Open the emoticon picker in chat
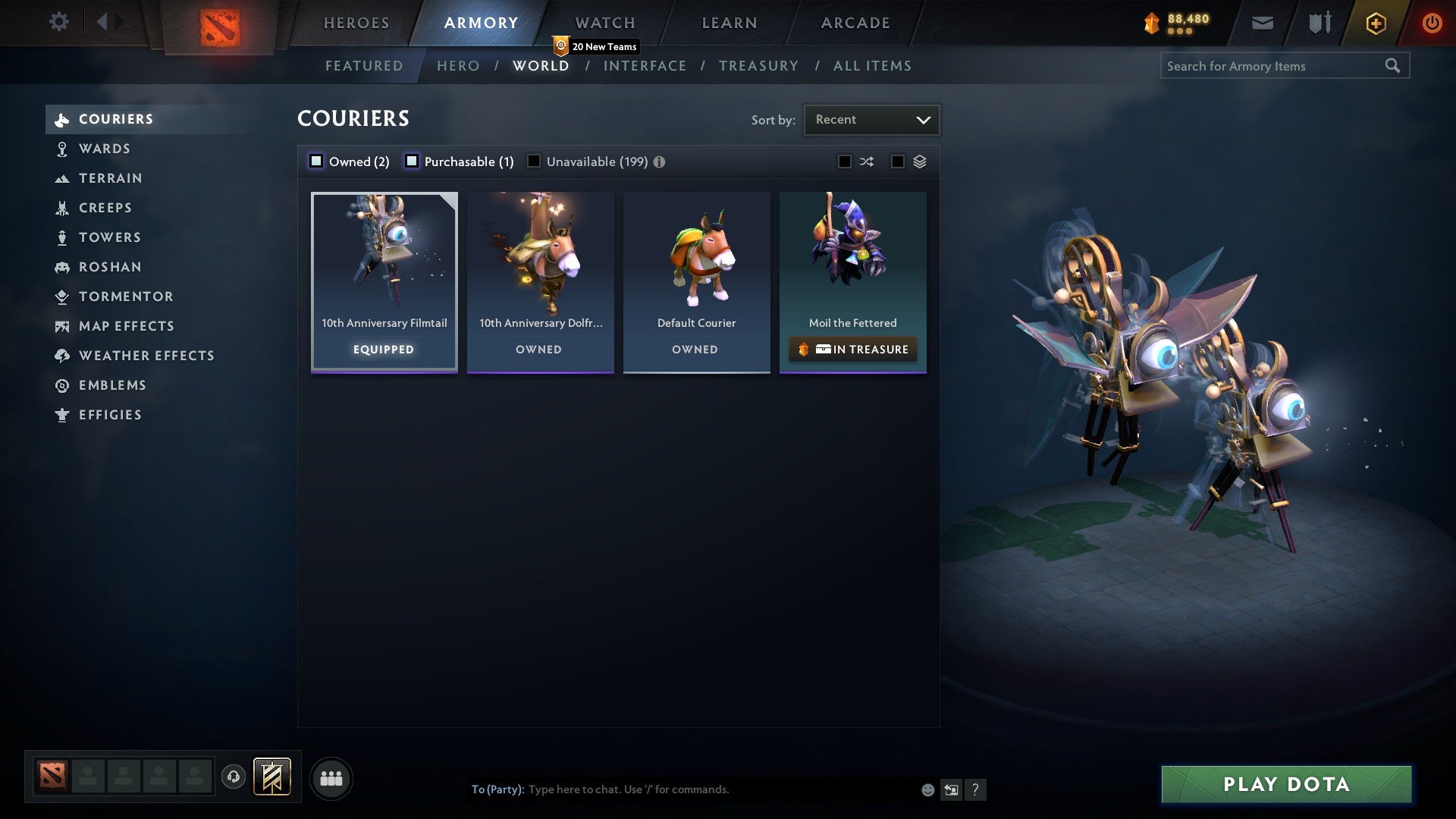The height and width of the screenshot is (819, 1456). (927, 789)
